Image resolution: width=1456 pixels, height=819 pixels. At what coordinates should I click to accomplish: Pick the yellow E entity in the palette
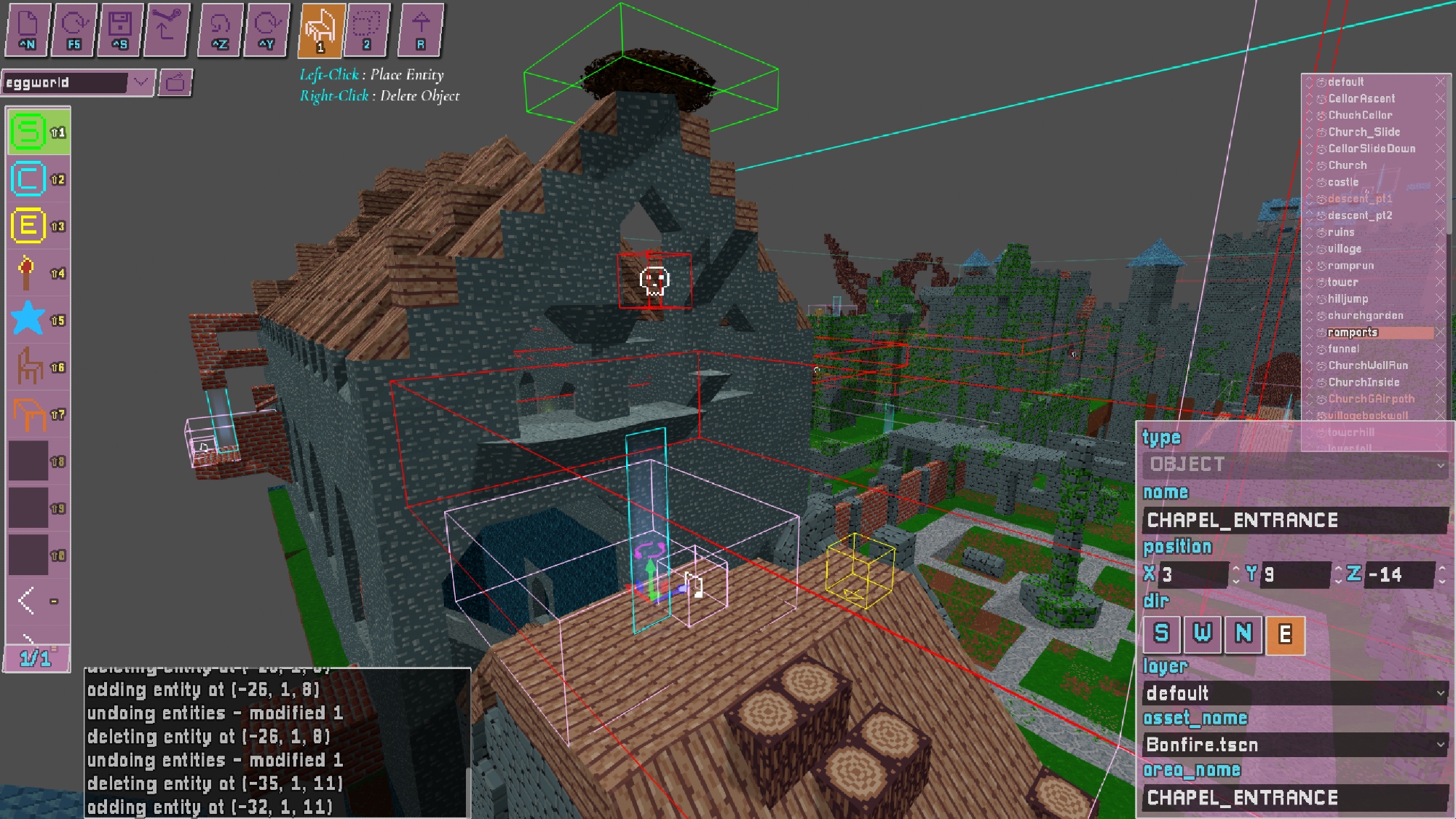tap(29, 226)
